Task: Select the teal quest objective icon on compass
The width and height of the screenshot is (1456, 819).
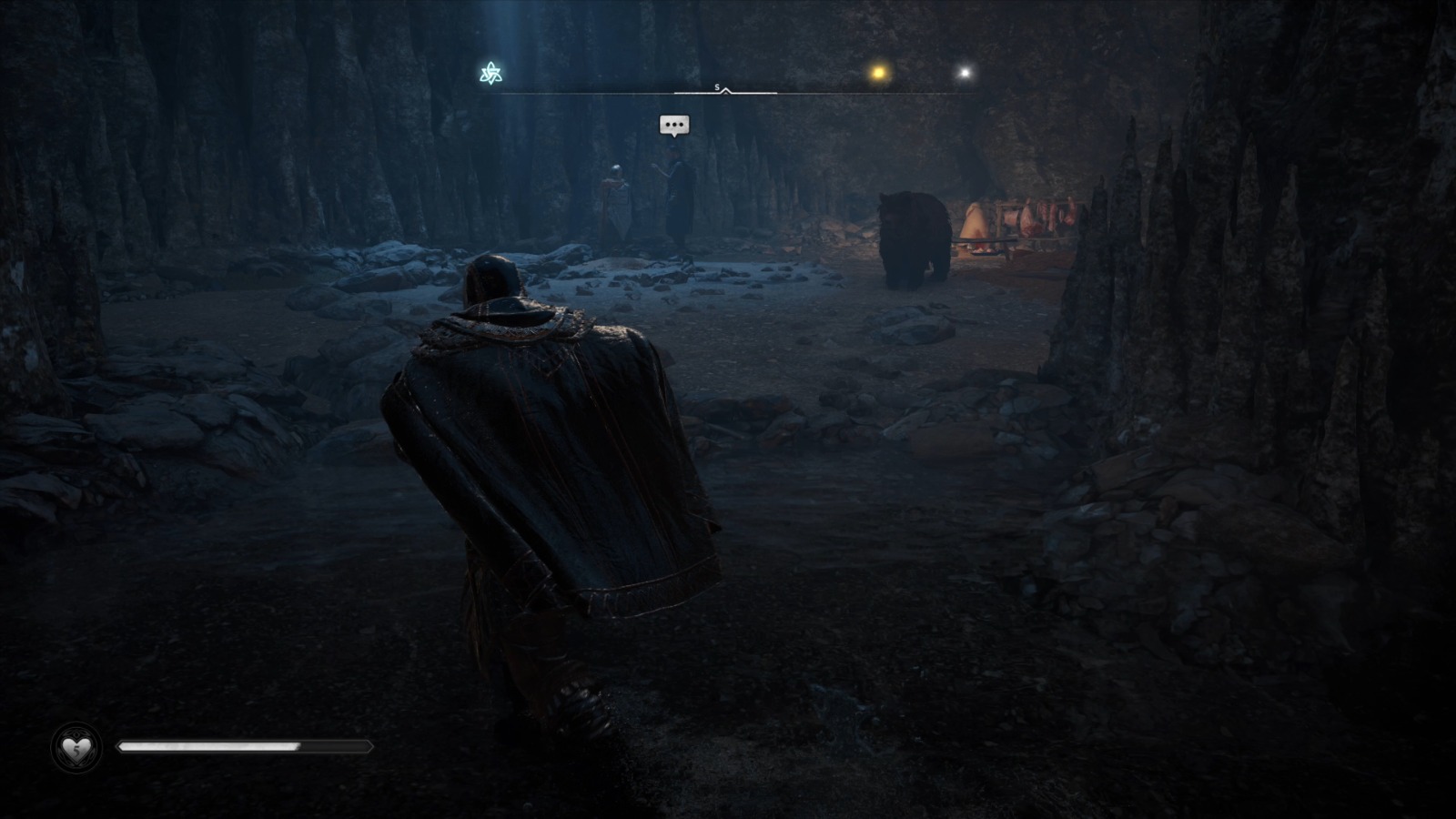Action: pyautogui.click(x=491, y=71)
